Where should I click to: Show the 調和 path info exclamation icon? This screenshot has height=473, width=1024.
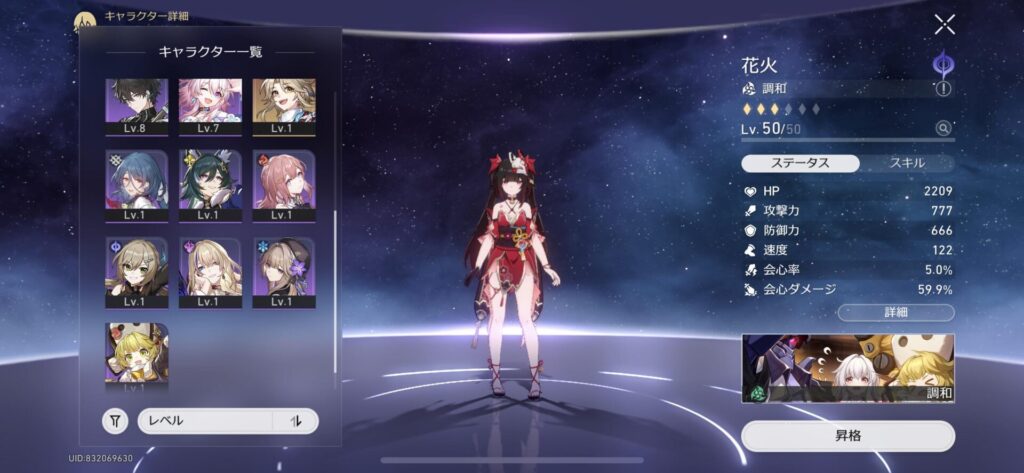(942, 89)
